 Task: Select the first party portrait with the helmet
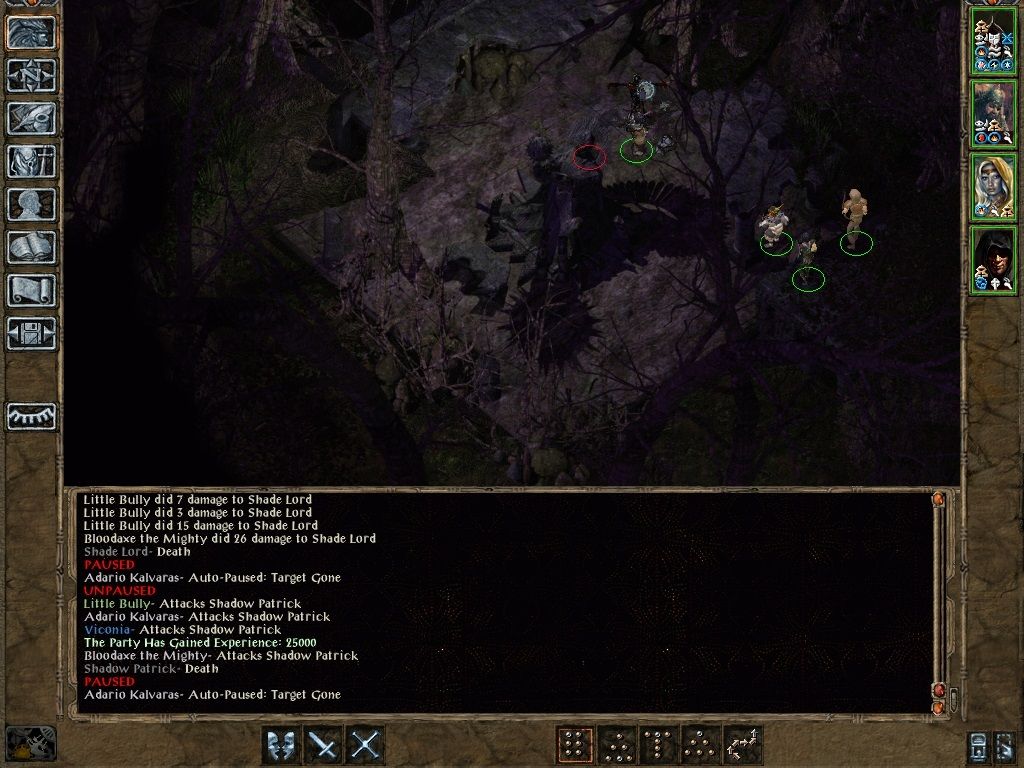[x=993, y=41]
